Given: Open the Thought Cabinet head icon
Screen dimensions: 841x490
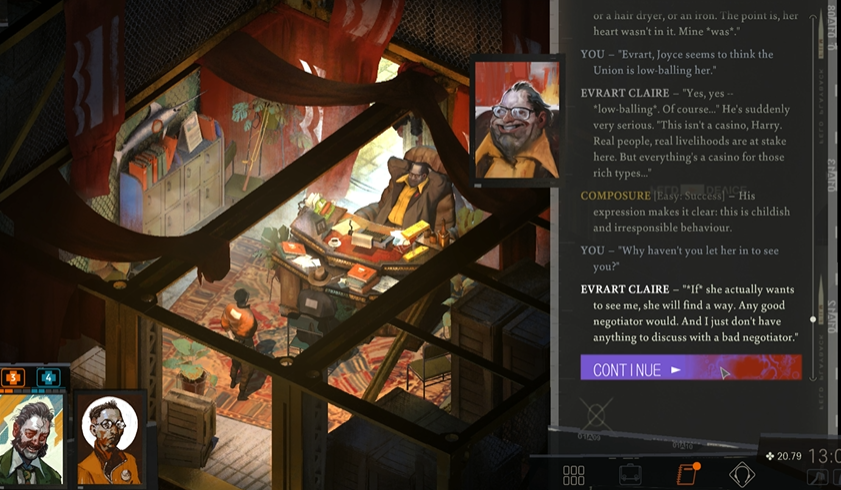Looking at the screenshot, I should coord(742,475).
